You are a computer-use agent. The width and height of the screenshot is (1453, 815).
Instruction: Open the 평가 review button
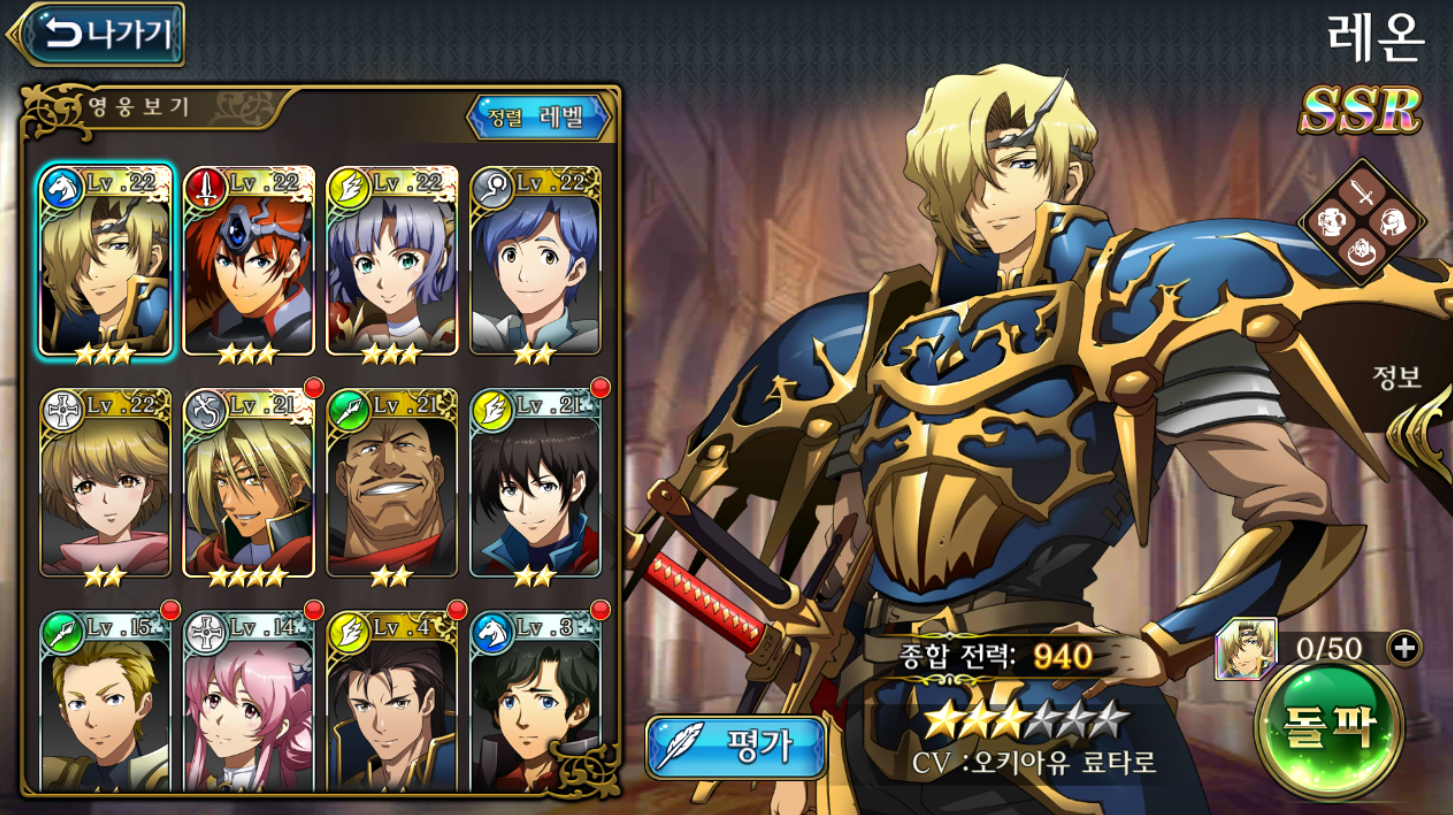point(737,747)
